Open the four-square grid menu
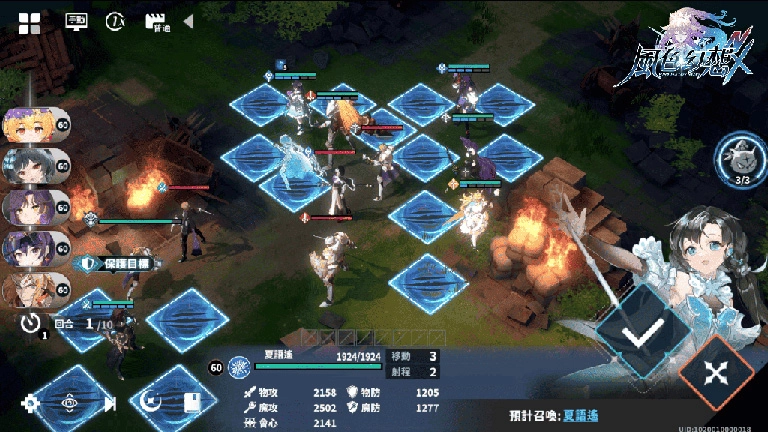 30,22
